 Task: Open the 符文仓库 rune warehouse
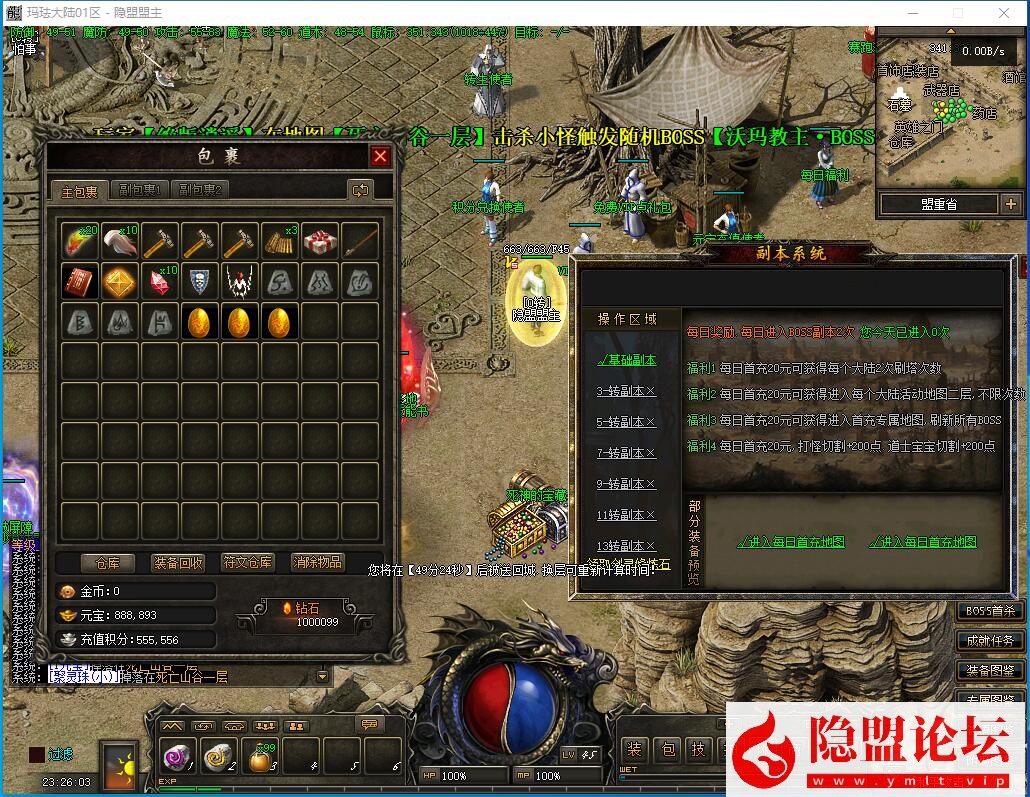(x=248, y=562)
